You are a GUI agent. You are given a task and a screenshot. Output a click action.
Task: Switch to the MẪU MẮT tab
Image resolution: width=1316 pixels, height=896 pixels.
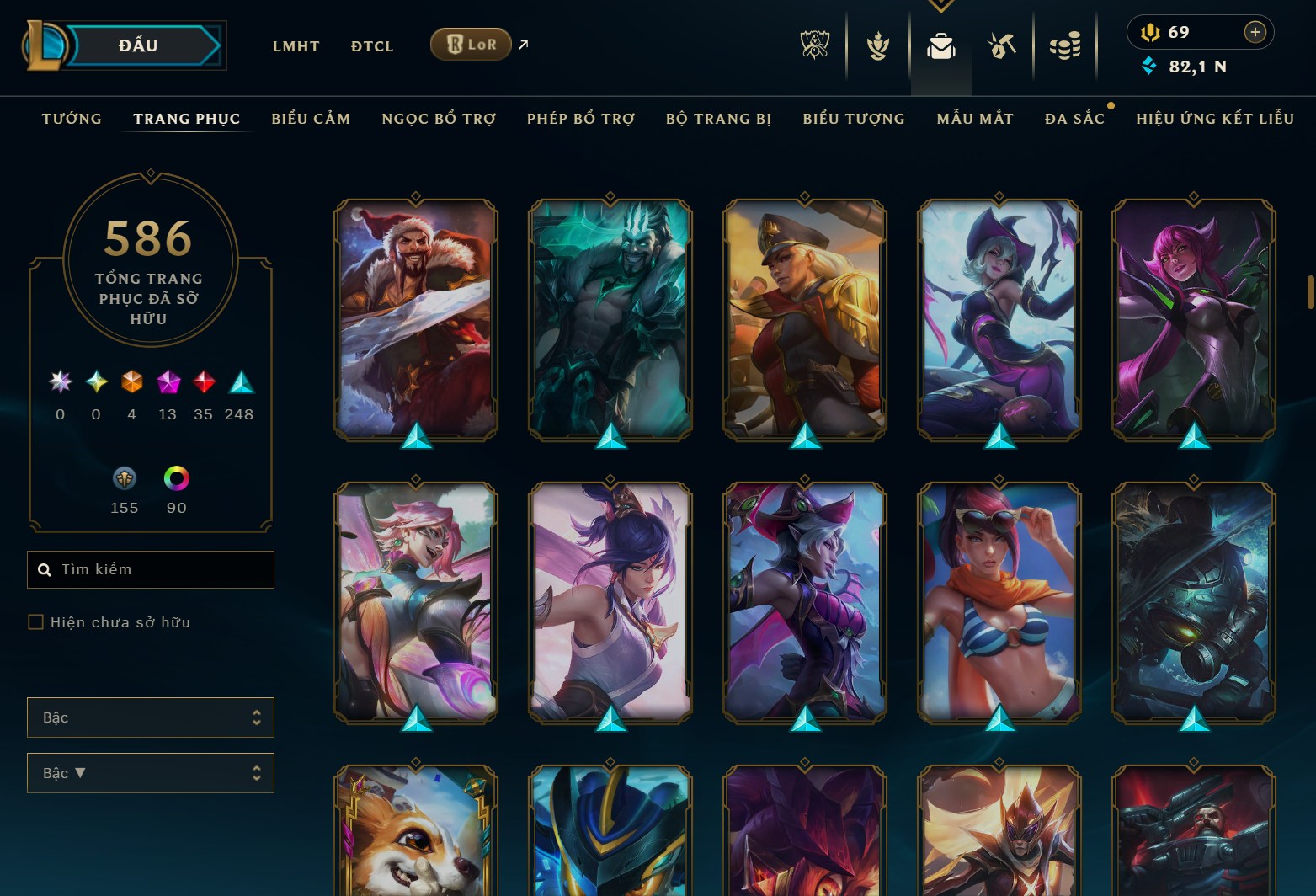pos(975,119)
